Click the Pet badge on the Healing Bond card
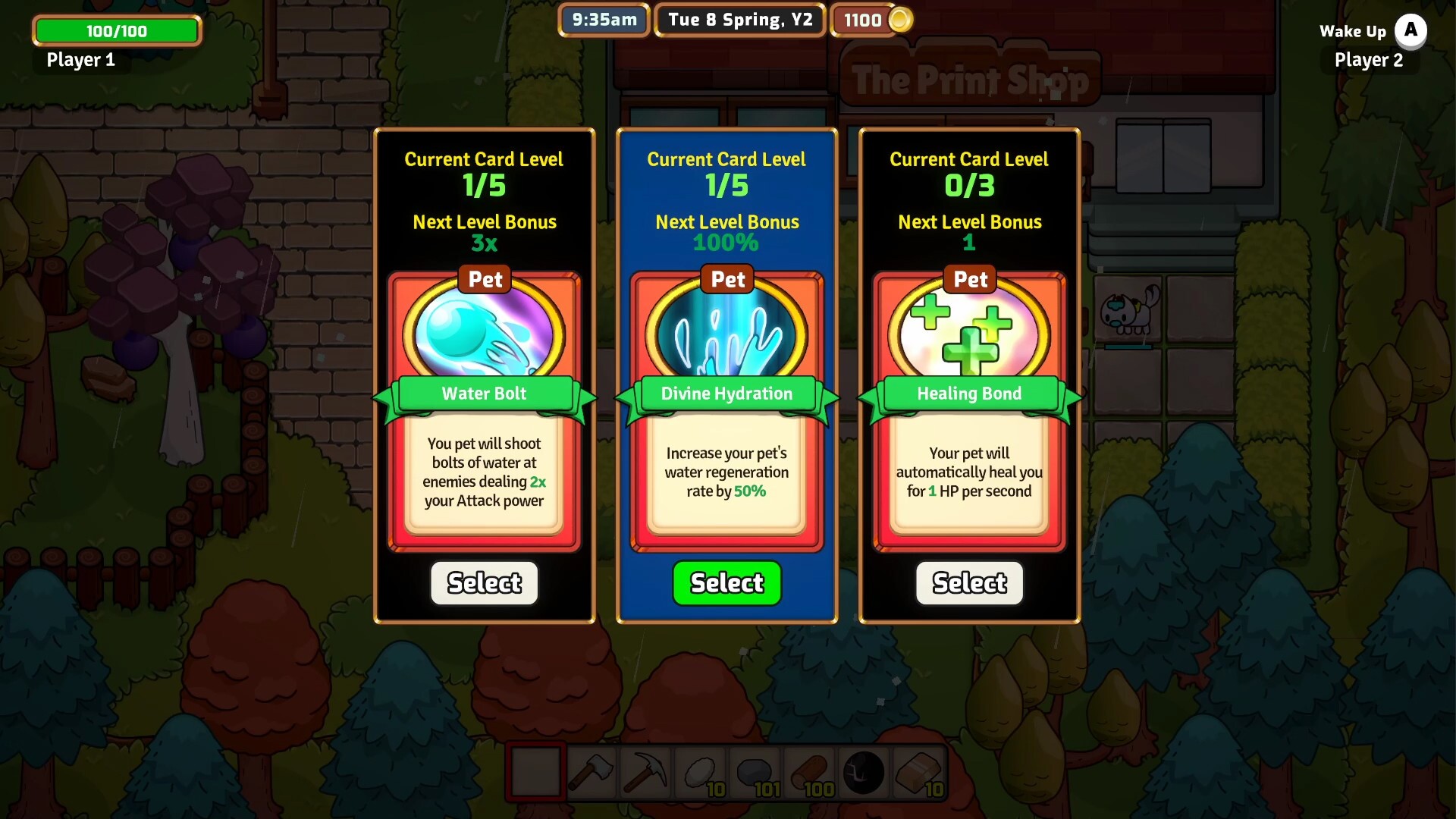Viewport: 1456px width, 819px height. [x=969, y=279]
